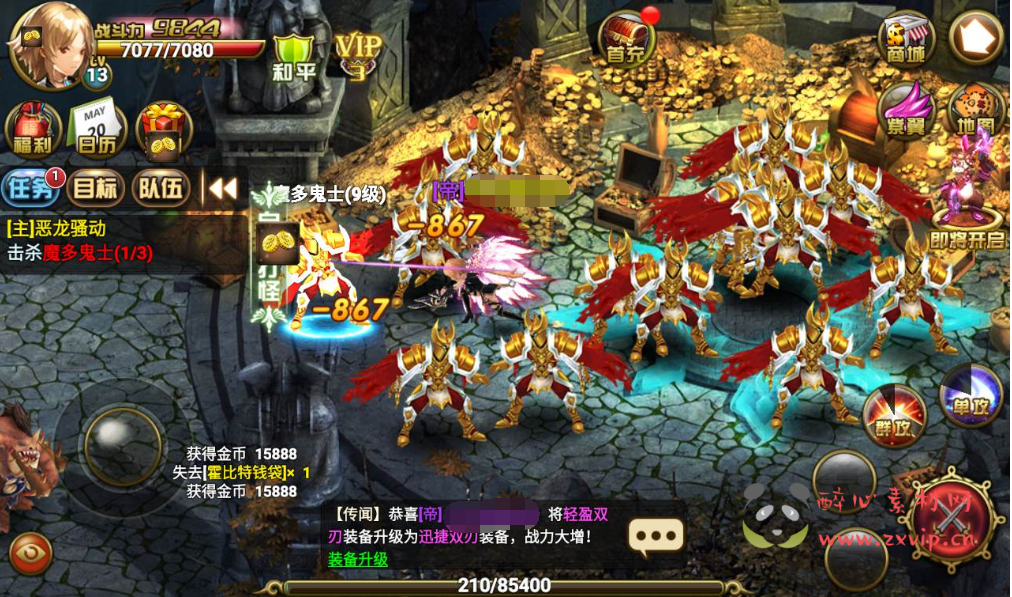This screenshot has width=1012, height=597.
Task: Open the chat speech bubble button
Action: pos(656,537)
